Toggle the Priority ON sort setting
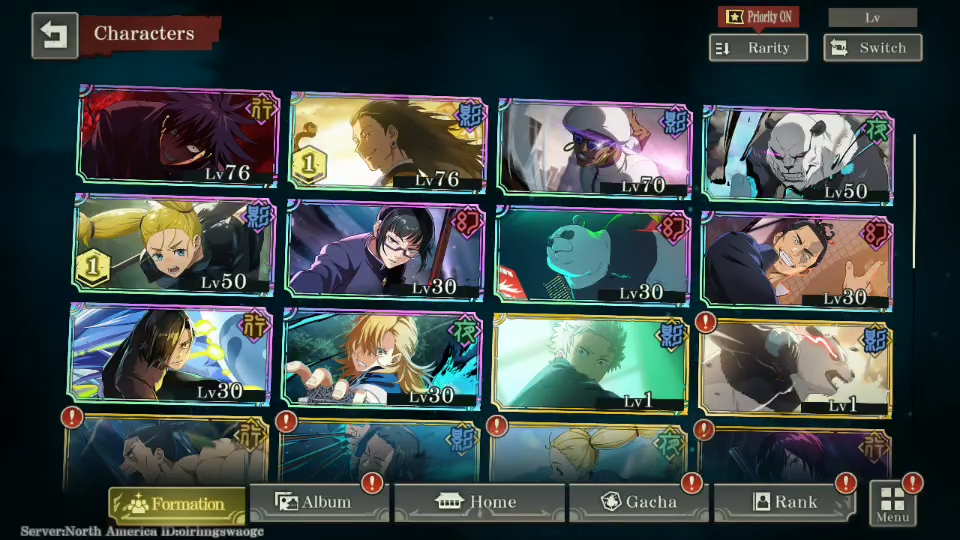This screenshot has width=960, height=540. 761,17
